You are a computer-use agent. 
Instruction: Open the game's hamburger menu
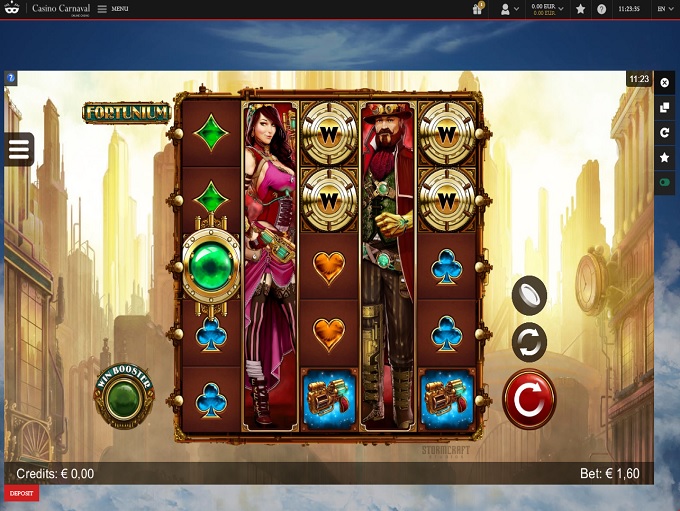pyautogui.click(x=20, y=150)
